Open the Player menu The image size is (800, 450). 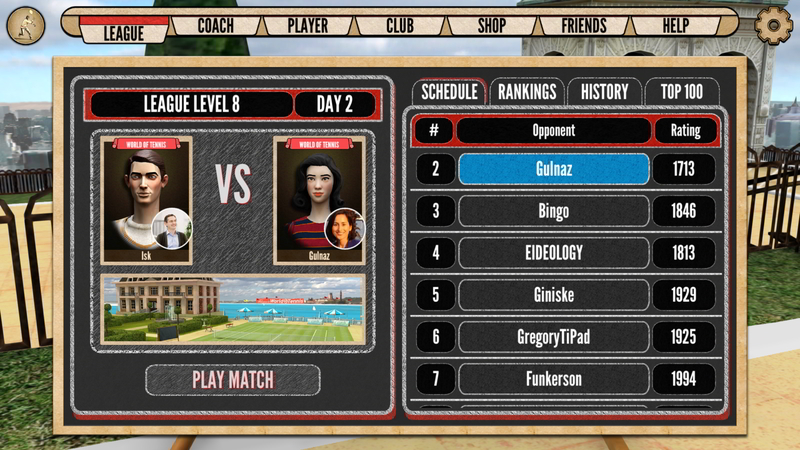[x=306, y=25]
